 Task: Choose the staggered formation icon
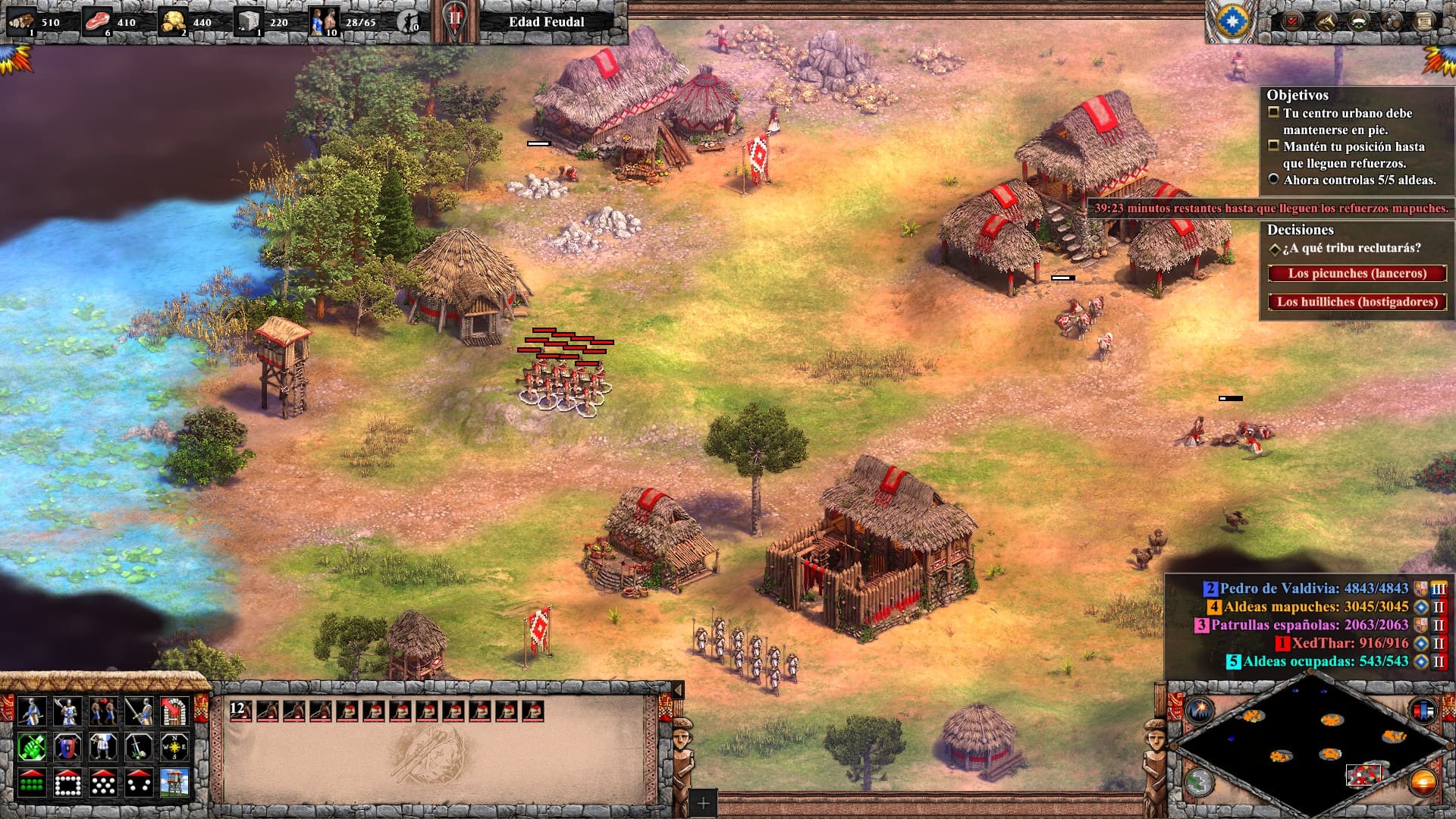[103, 783]
